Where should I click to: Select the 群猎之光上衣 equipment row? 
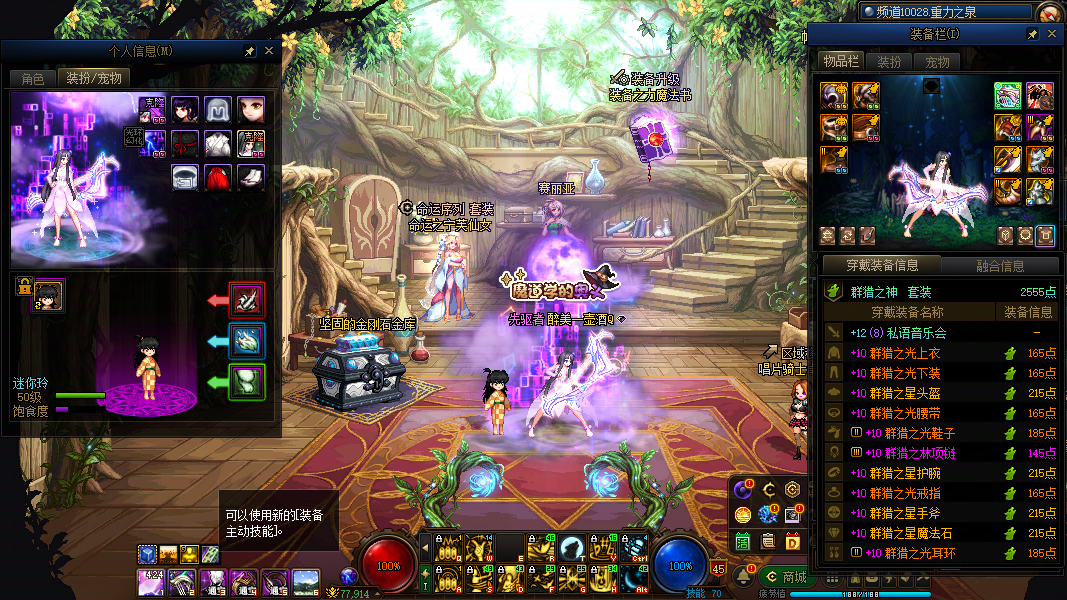point(920,353)
